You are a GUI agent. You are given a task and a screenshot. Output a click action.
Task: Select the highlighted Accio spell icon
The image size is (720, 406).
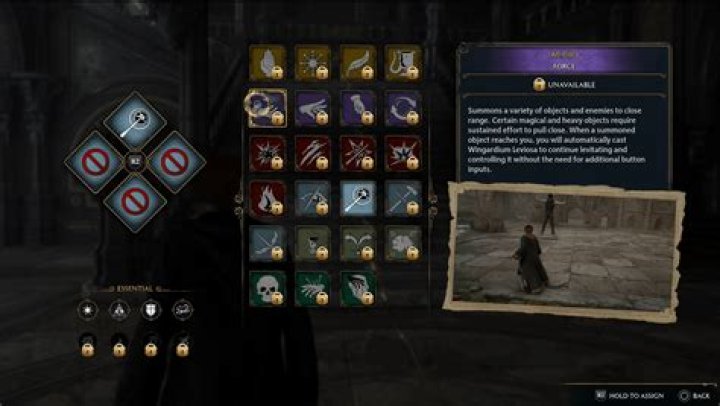[x=266, y=108]
